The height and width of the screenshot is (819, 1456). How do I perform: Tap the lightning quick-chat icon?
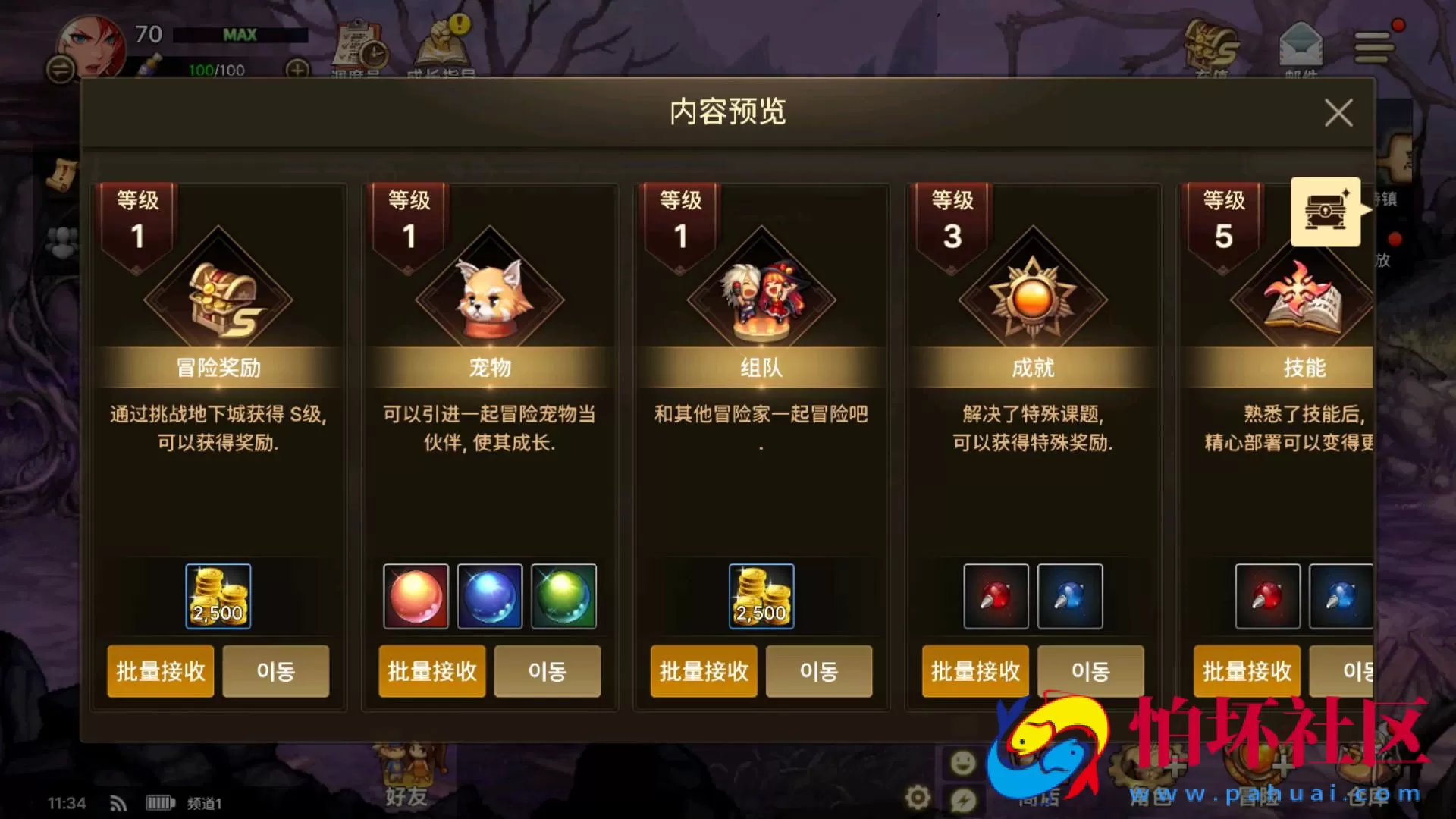tap(962, 798)
